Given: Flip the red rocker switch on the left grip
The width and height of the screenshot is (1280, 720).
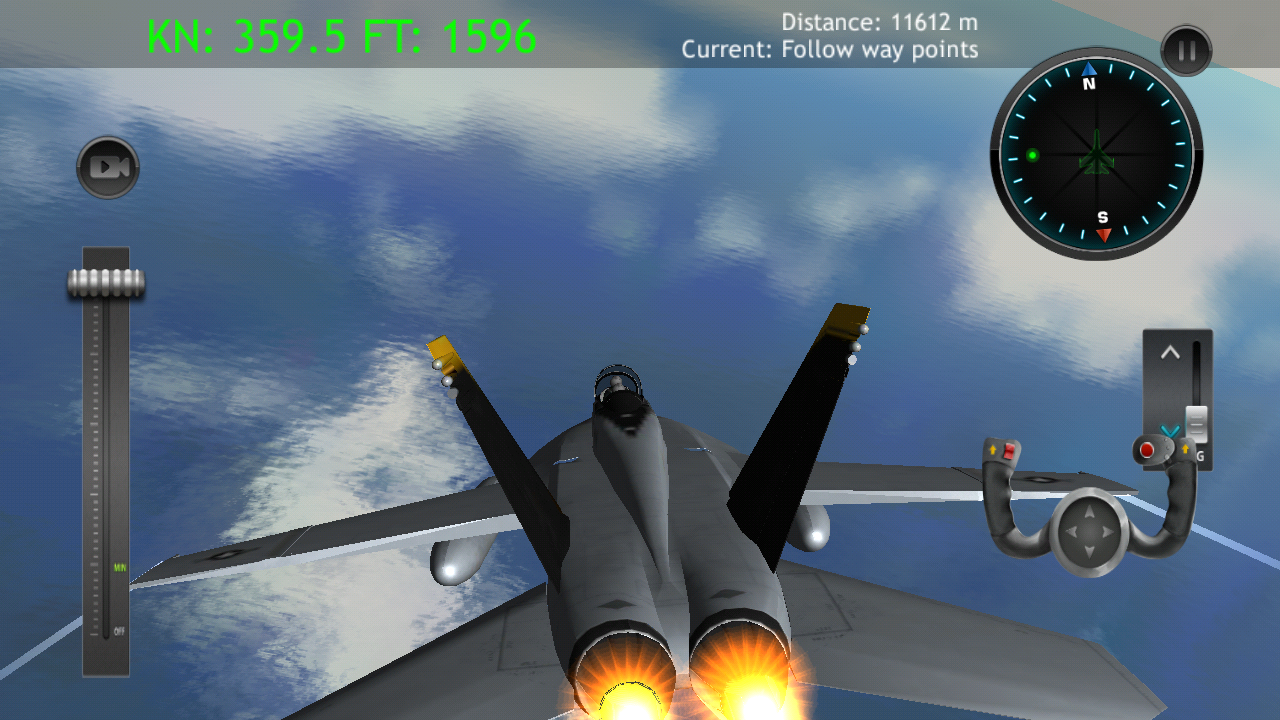Looking at the screenshot, I should [1009, 452].
